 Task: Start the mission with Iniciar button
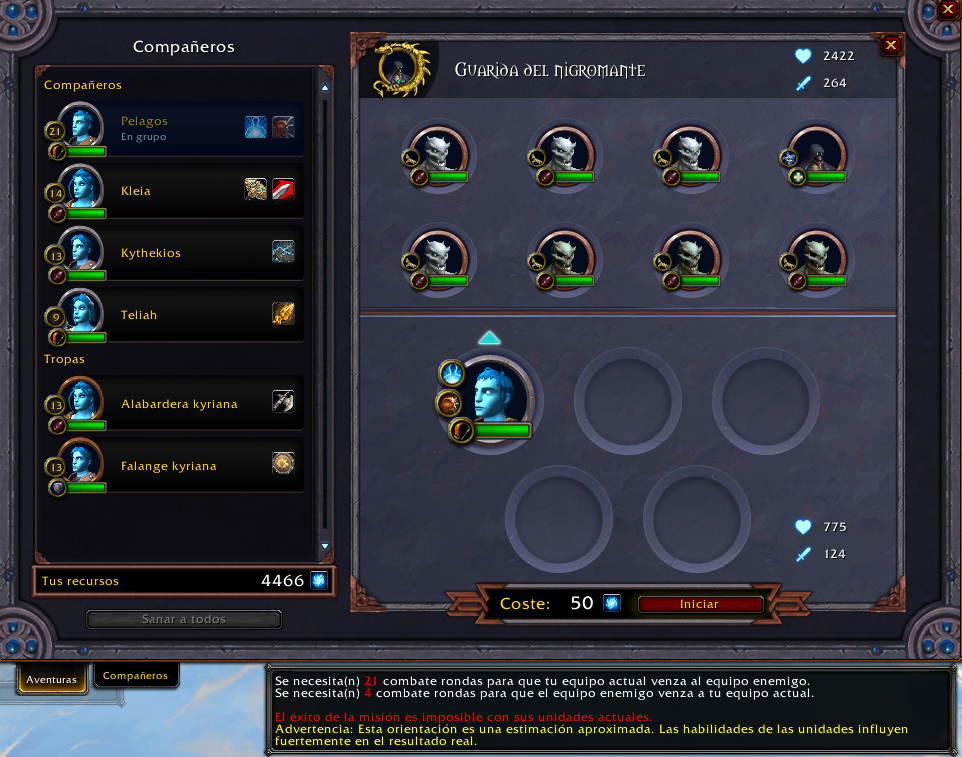pos(700,604)
